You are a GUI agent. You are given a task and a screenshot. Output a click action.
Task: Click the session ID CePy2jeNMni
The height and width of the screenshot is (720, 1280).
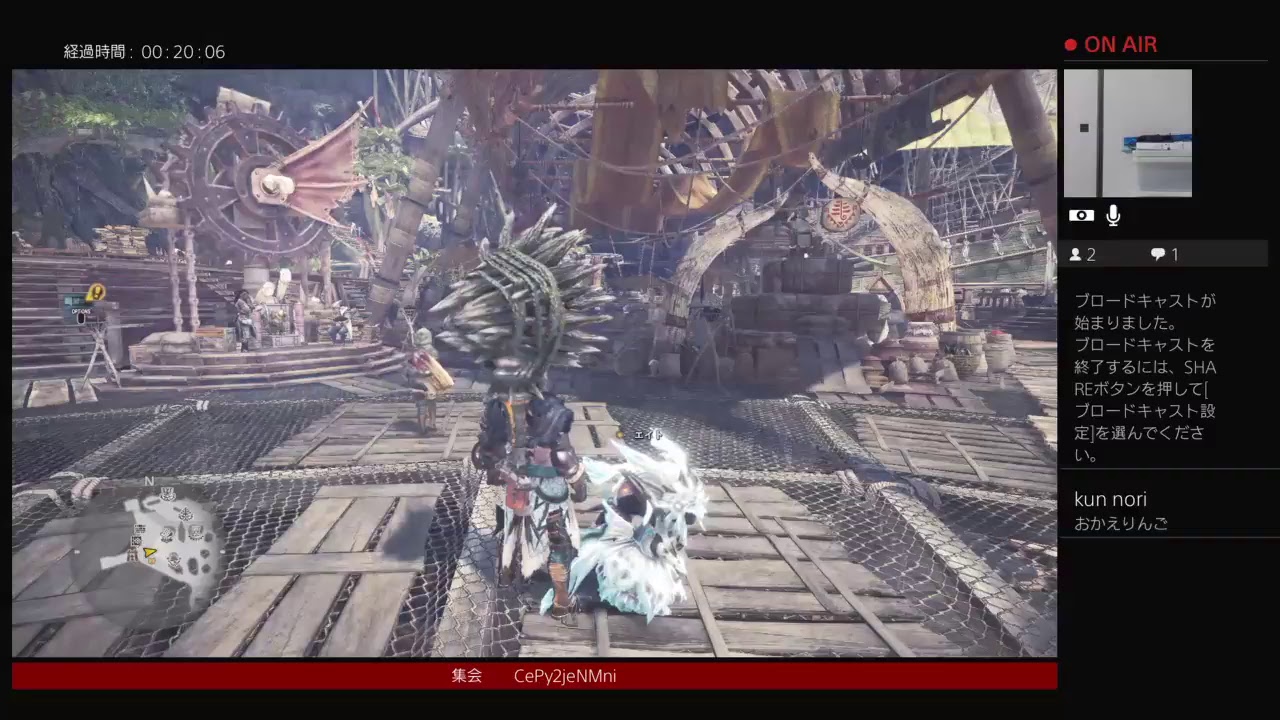pos(565,676)
